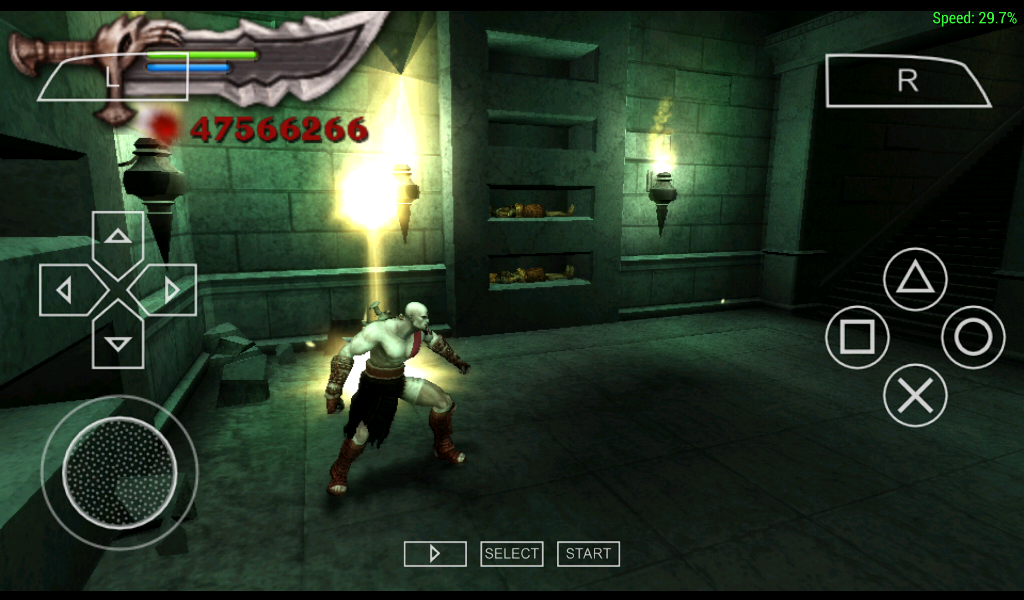Screen dimensions: 1024x600
Task: Click the D-pad left arrow
Action: (66, 290)
